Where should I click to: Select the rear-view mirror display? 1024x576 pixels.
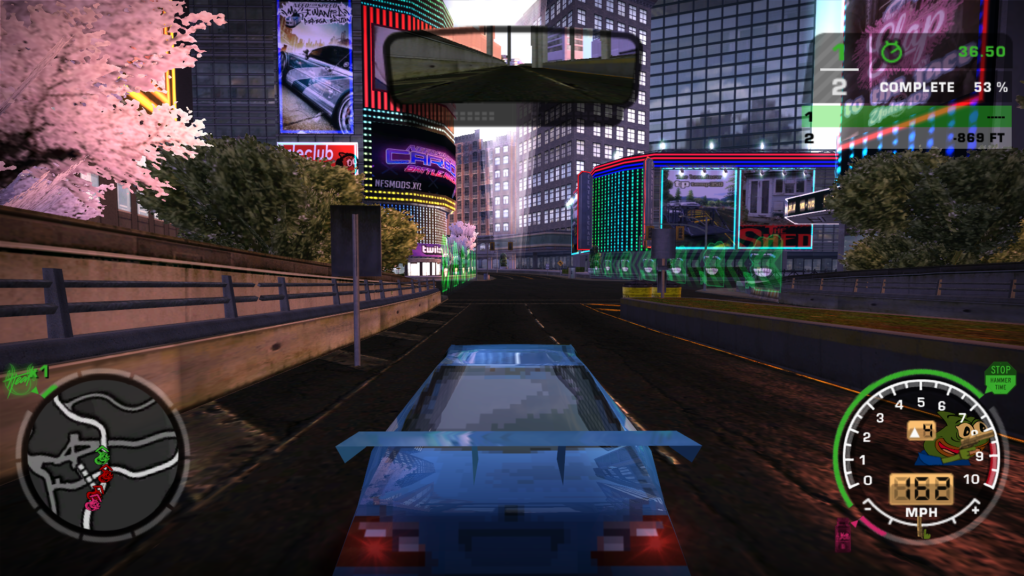pos(512,68)
